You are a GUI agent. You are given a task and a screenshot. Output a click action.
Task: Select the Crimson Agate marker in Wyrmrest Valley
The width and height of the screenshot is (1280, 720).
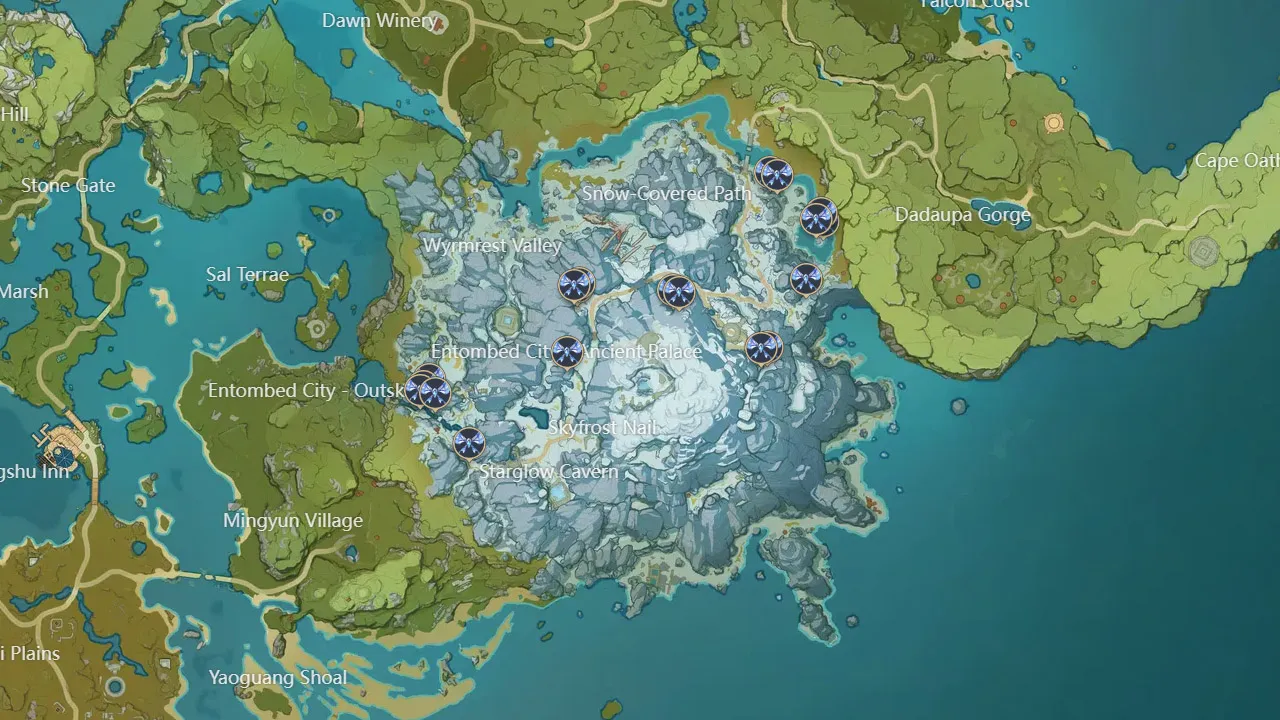(x=575, y=285)
